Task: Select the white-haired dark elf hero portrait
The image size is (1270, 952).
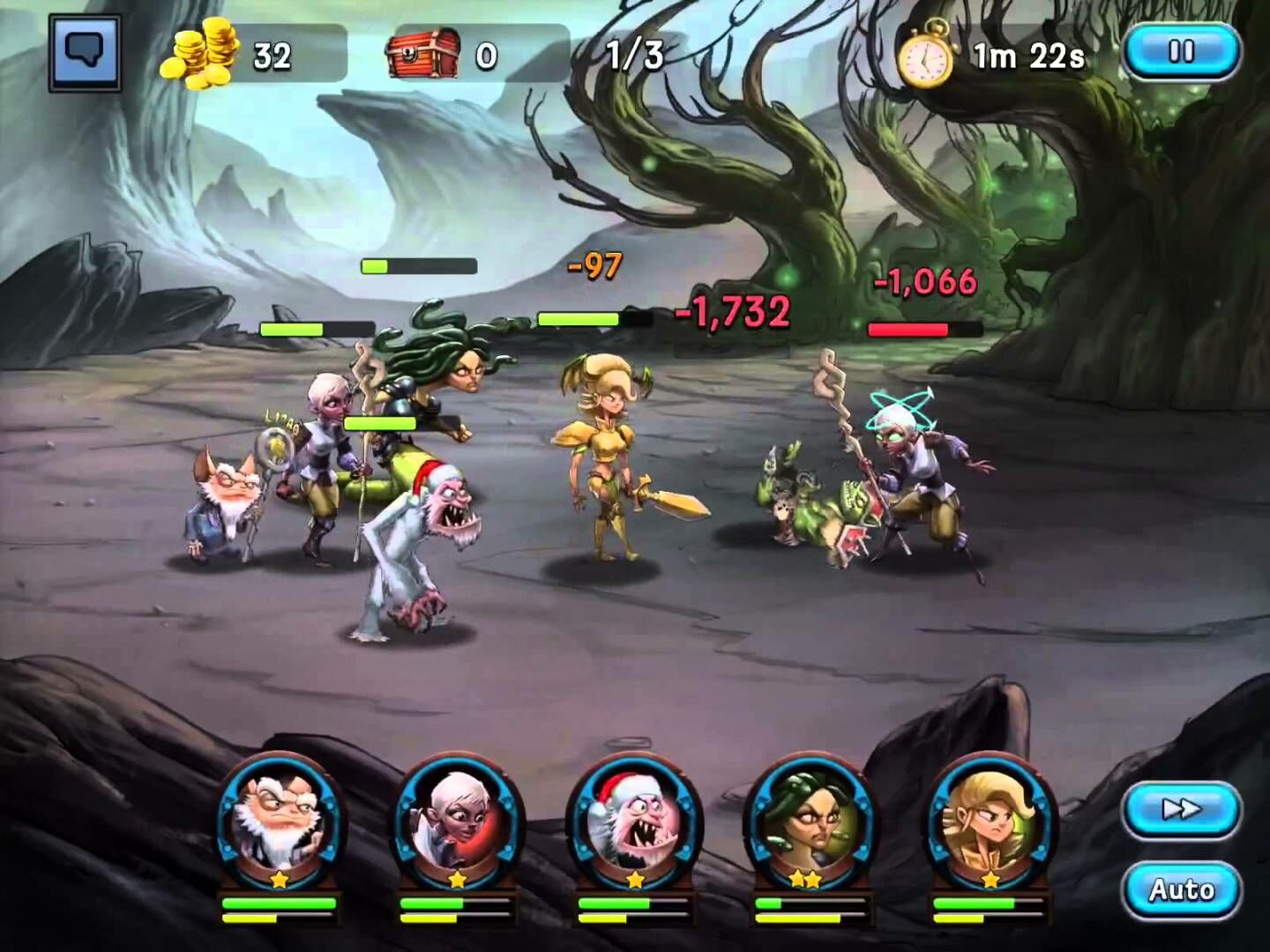Action: (457, 822)
